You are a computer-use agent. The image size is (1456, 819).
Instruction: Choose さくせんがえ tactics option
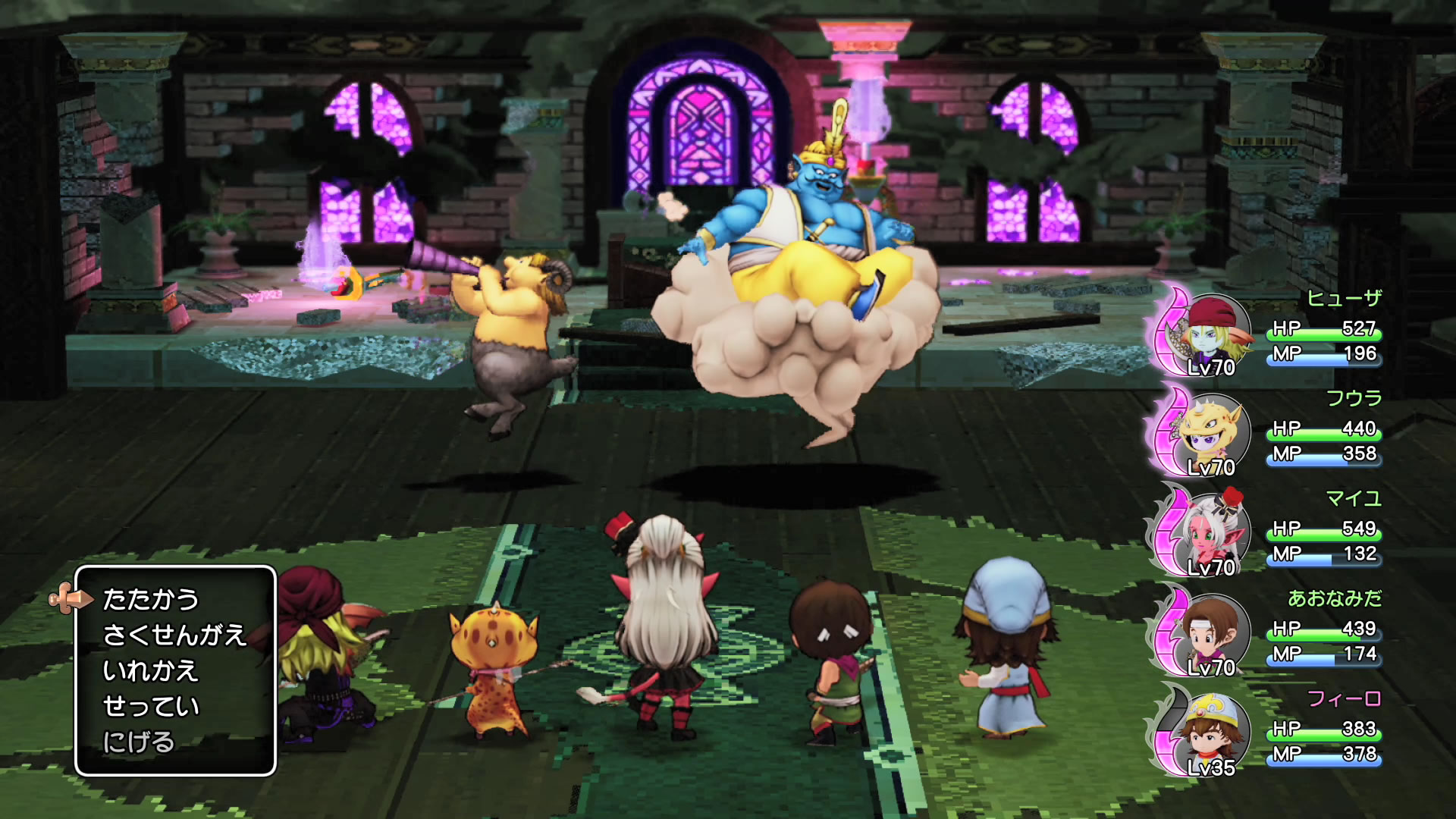pyautogui.click(x=174, y=635)
